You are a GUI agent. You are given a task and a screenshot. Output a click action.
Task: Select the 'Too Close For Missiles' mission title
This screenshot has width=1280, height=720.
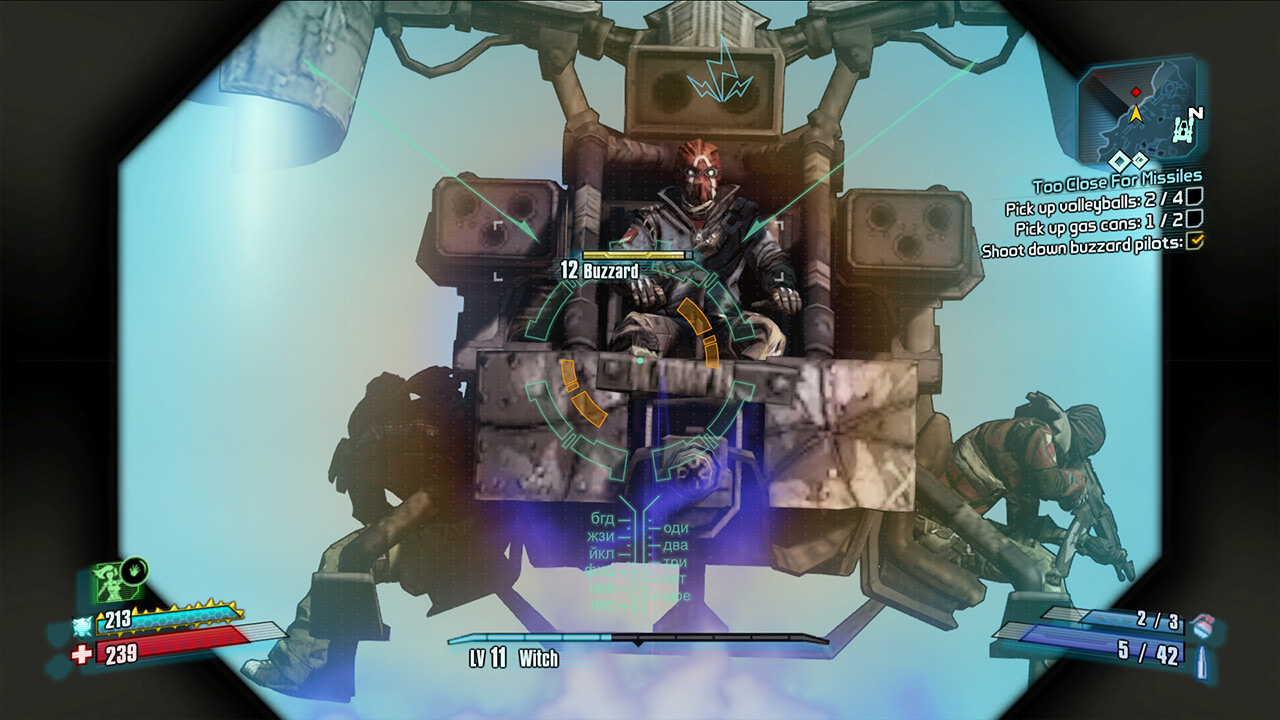1117,180
